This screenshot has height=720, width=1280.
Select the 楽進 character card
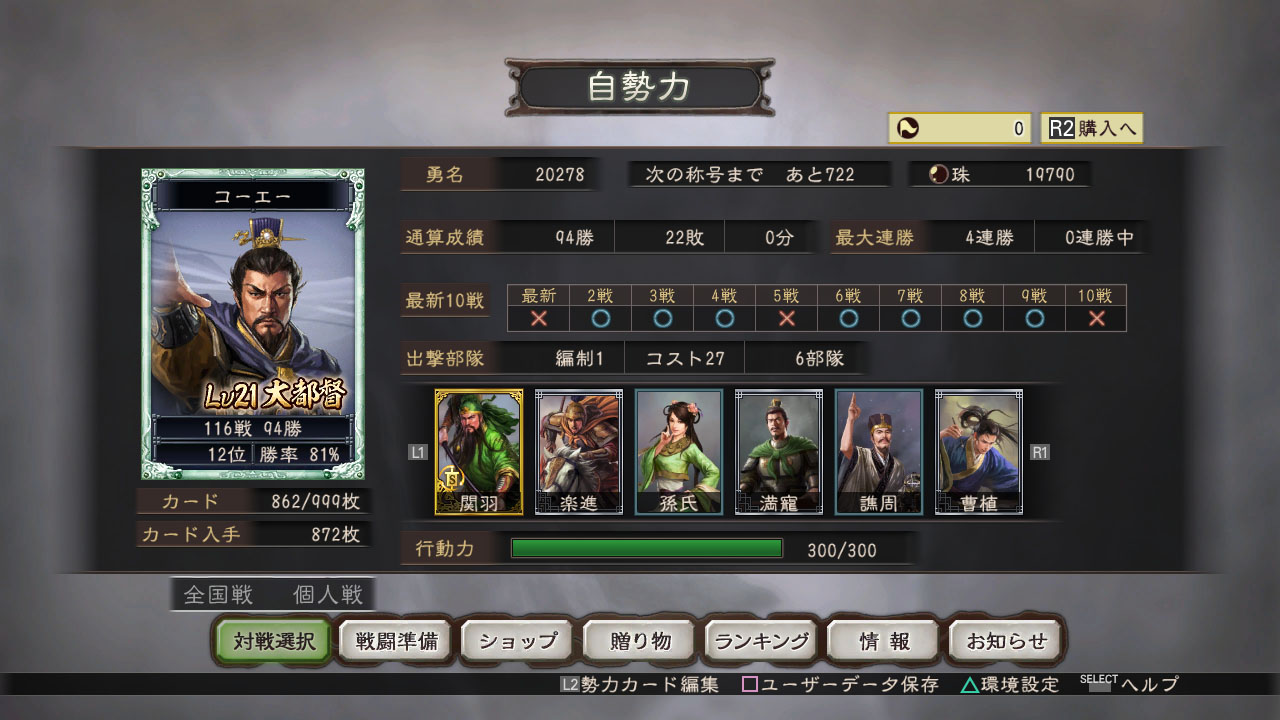pos(579,450)
